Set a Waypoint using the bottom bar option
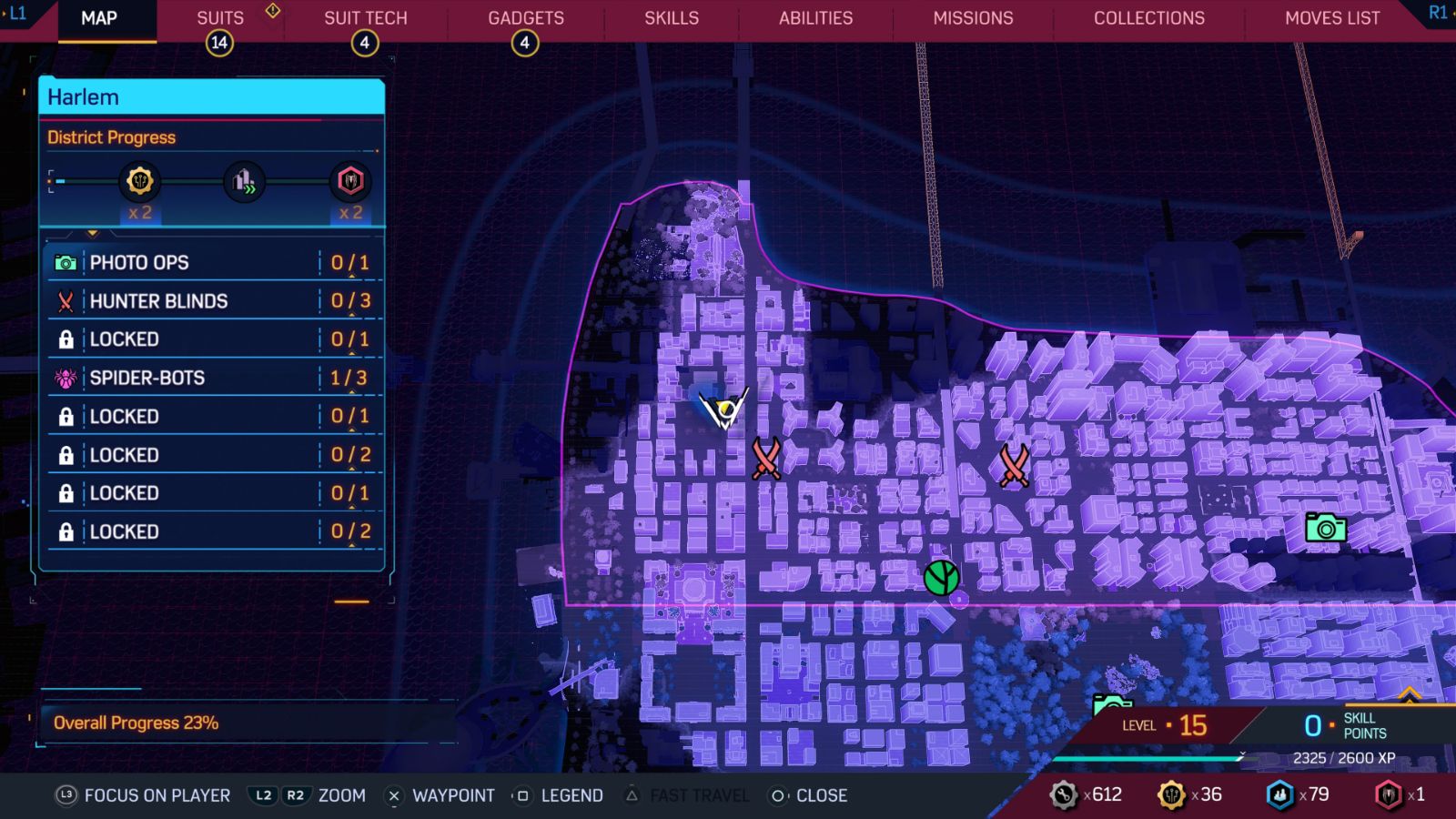Viewport: 1456px width, 819px height. tap(452, 794)
